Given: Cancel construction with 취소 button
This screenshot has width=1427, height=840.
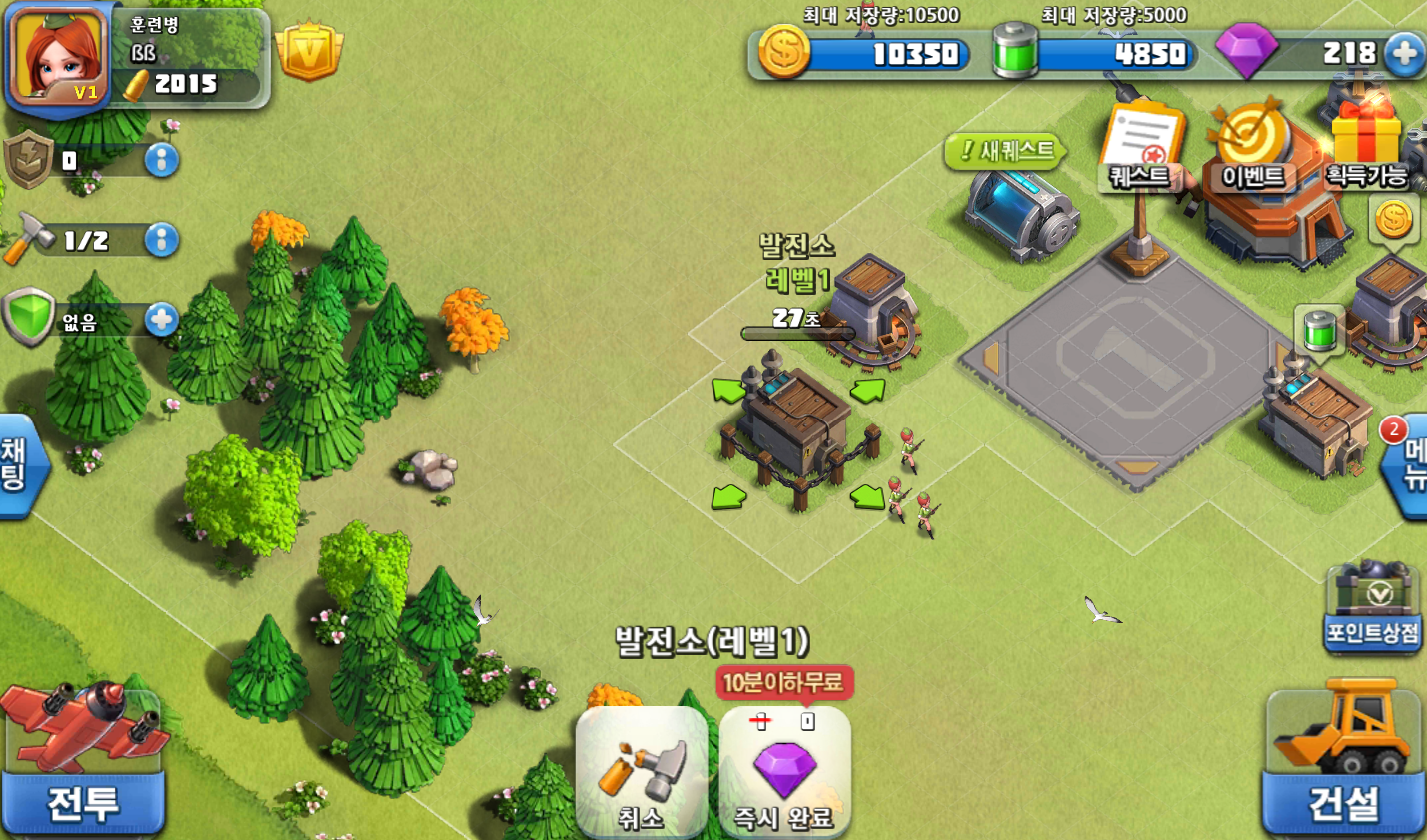Looking at the screenshot, I should (x=642, y=773).
